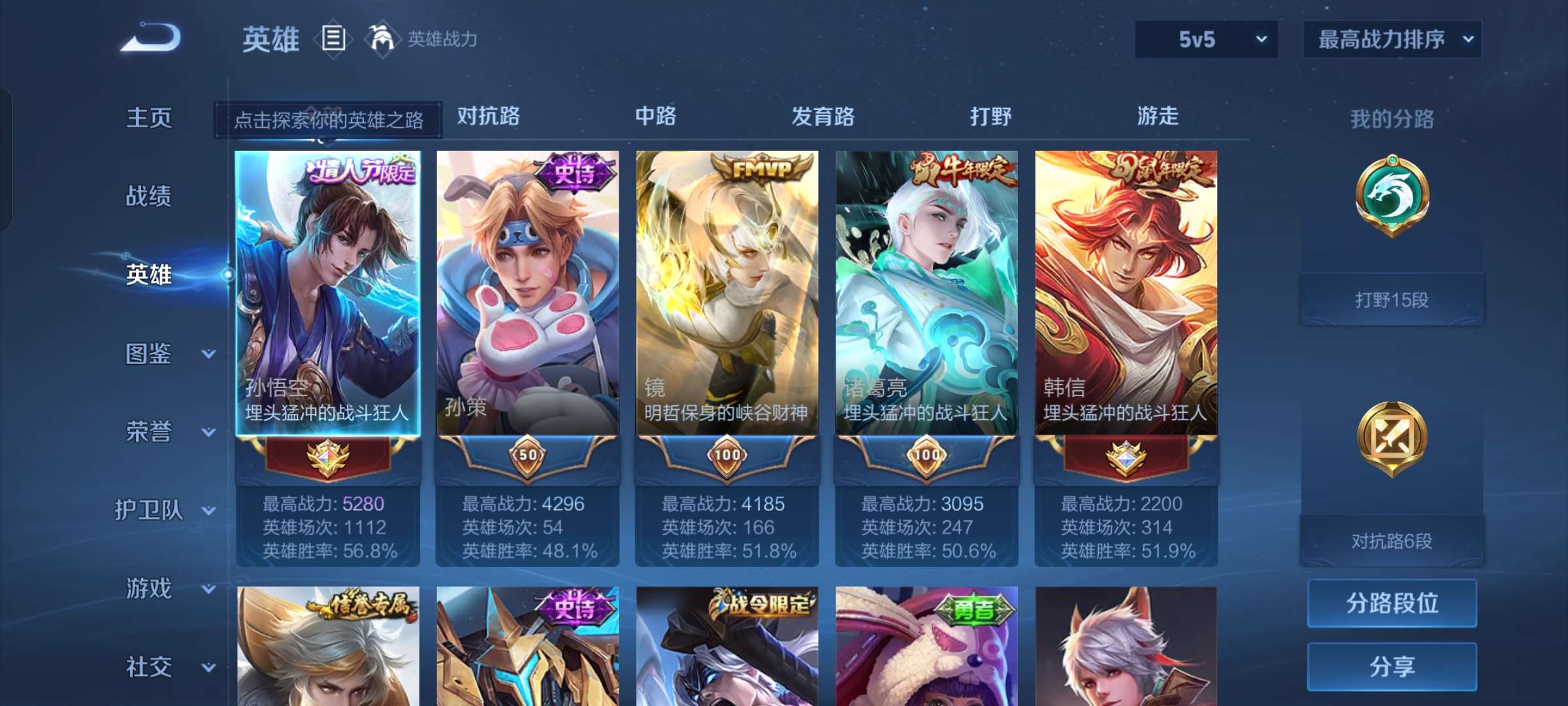Screen dimensions: 1568x706
Task: Expand the 图鉴 sidebar section
Action: coord(149,353)
